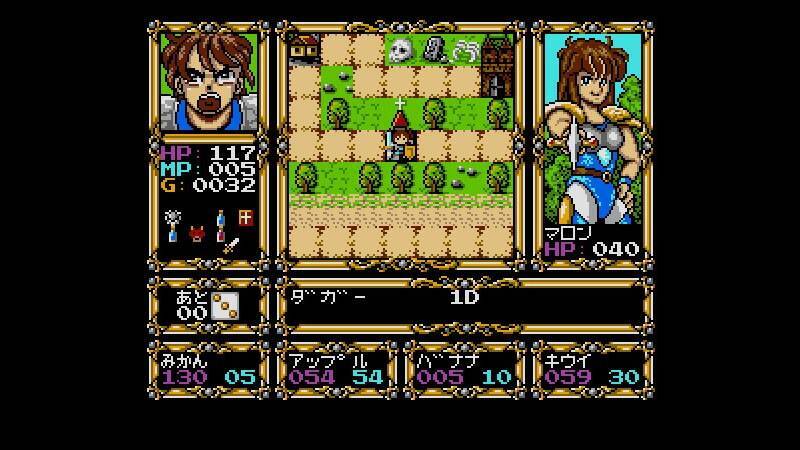Select party member アップル
Image resolution: width=800 pixels, height=450 pixels.
[x=335, y=370]
